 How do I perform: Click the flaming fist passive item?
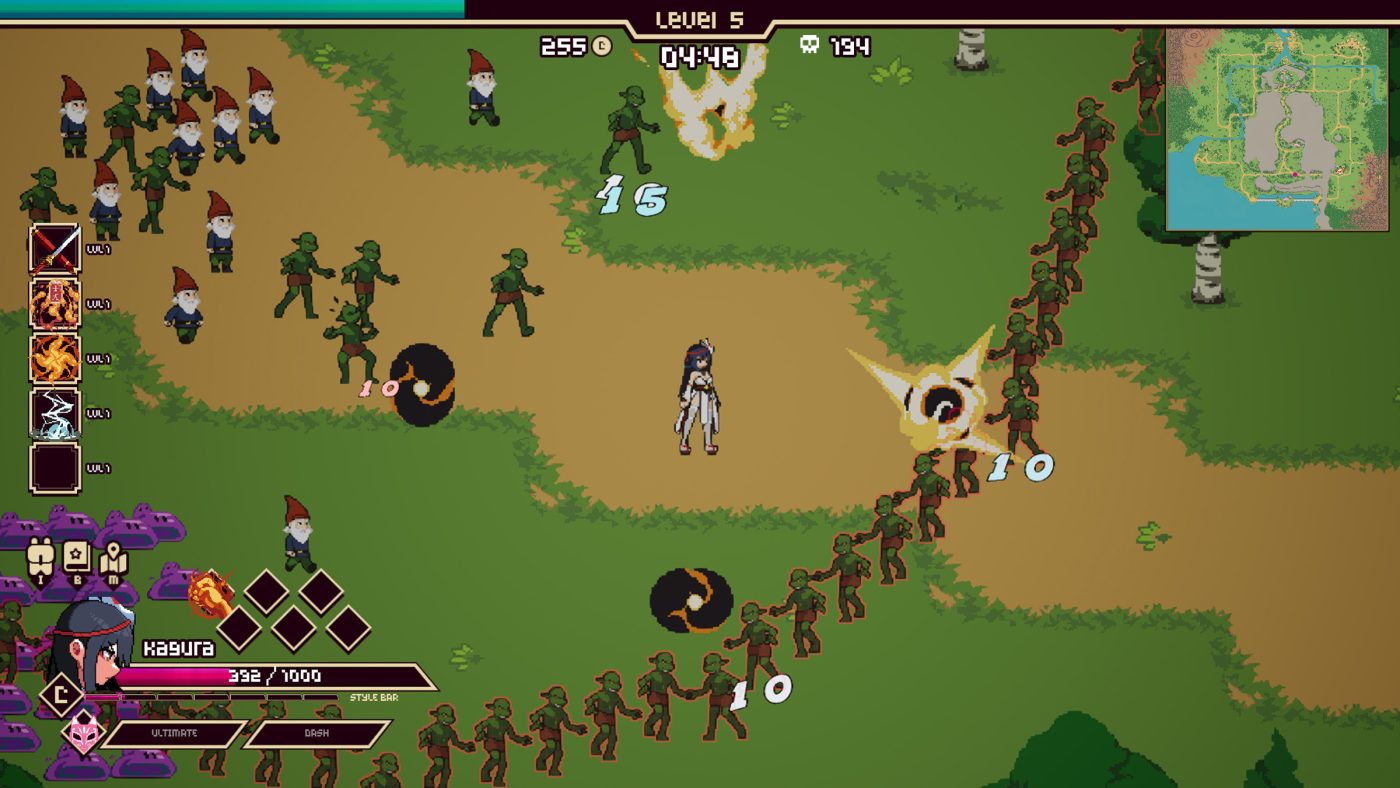[209, 594]
